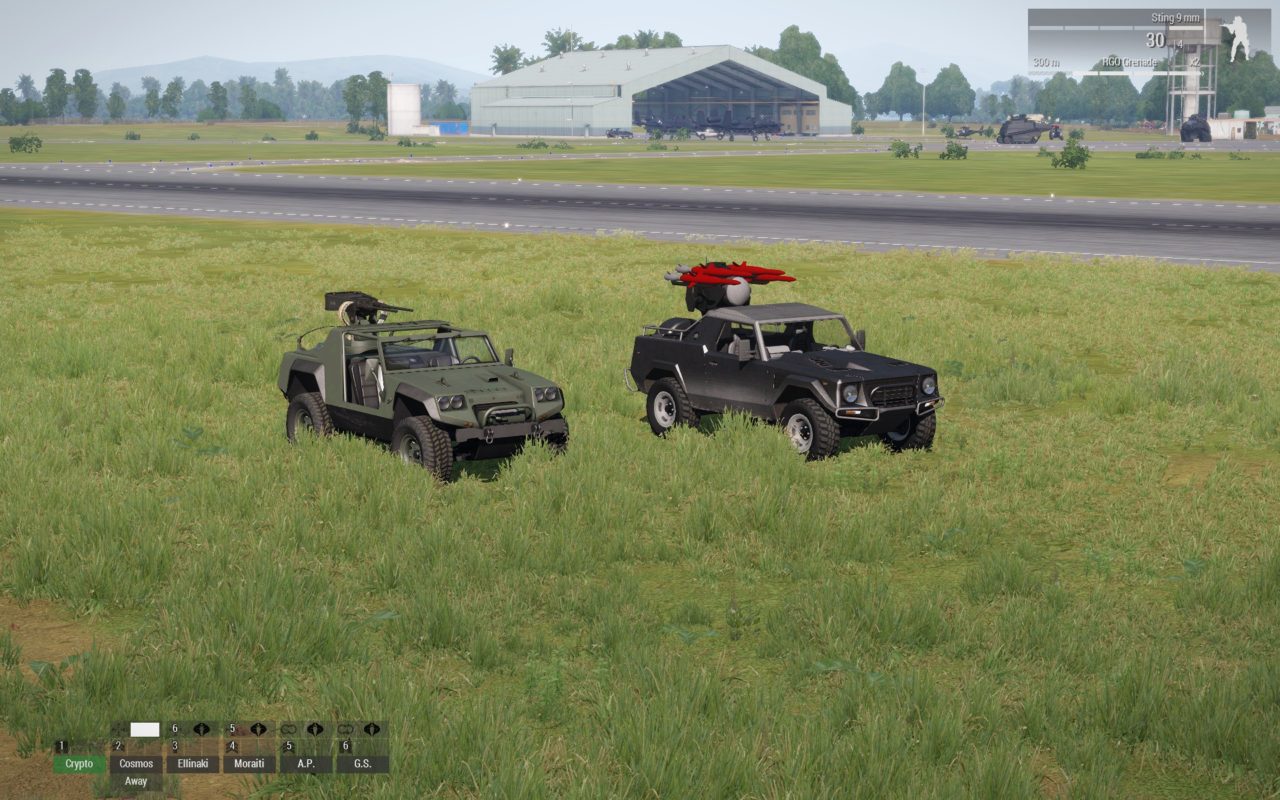This screenshot has height=800, width=1280.
Task: Click the rank chevron on A.P.'s slot
Action: pyautogui.click(x=290, y=746)
